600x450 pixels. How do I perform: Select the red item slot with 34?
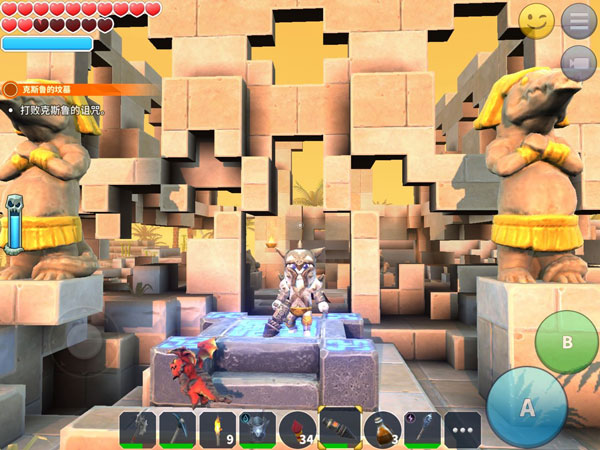coord(299,430)
